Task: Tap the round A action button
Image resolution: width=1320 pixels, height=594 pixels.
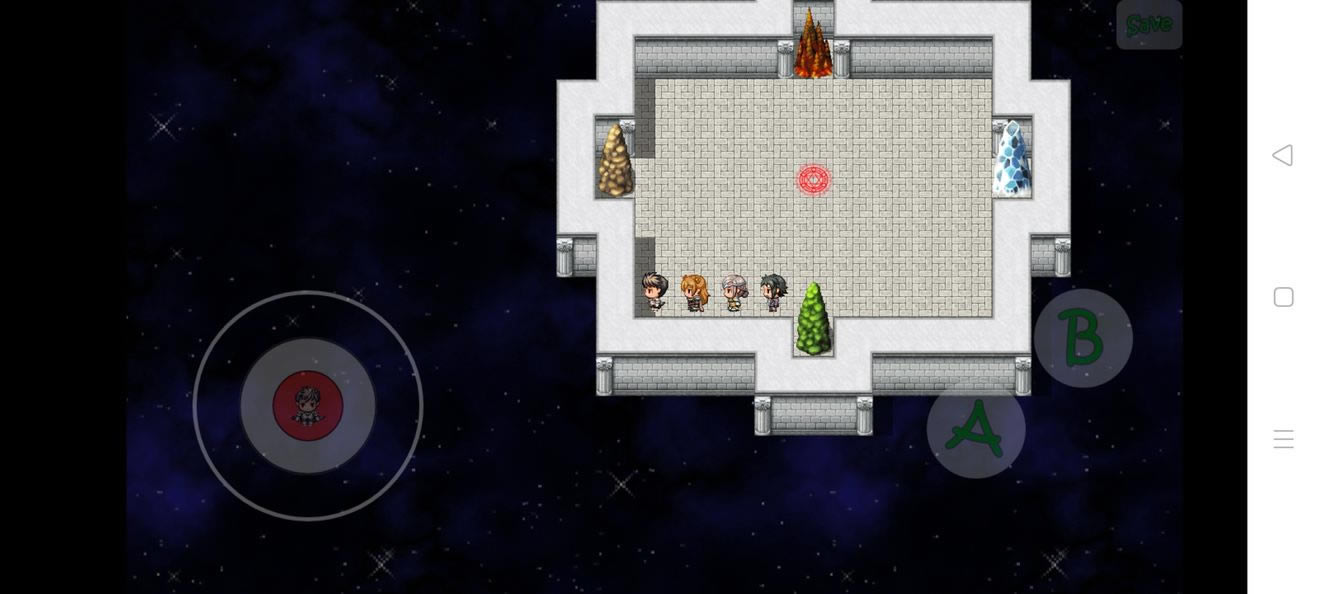Action: (976, 428)
